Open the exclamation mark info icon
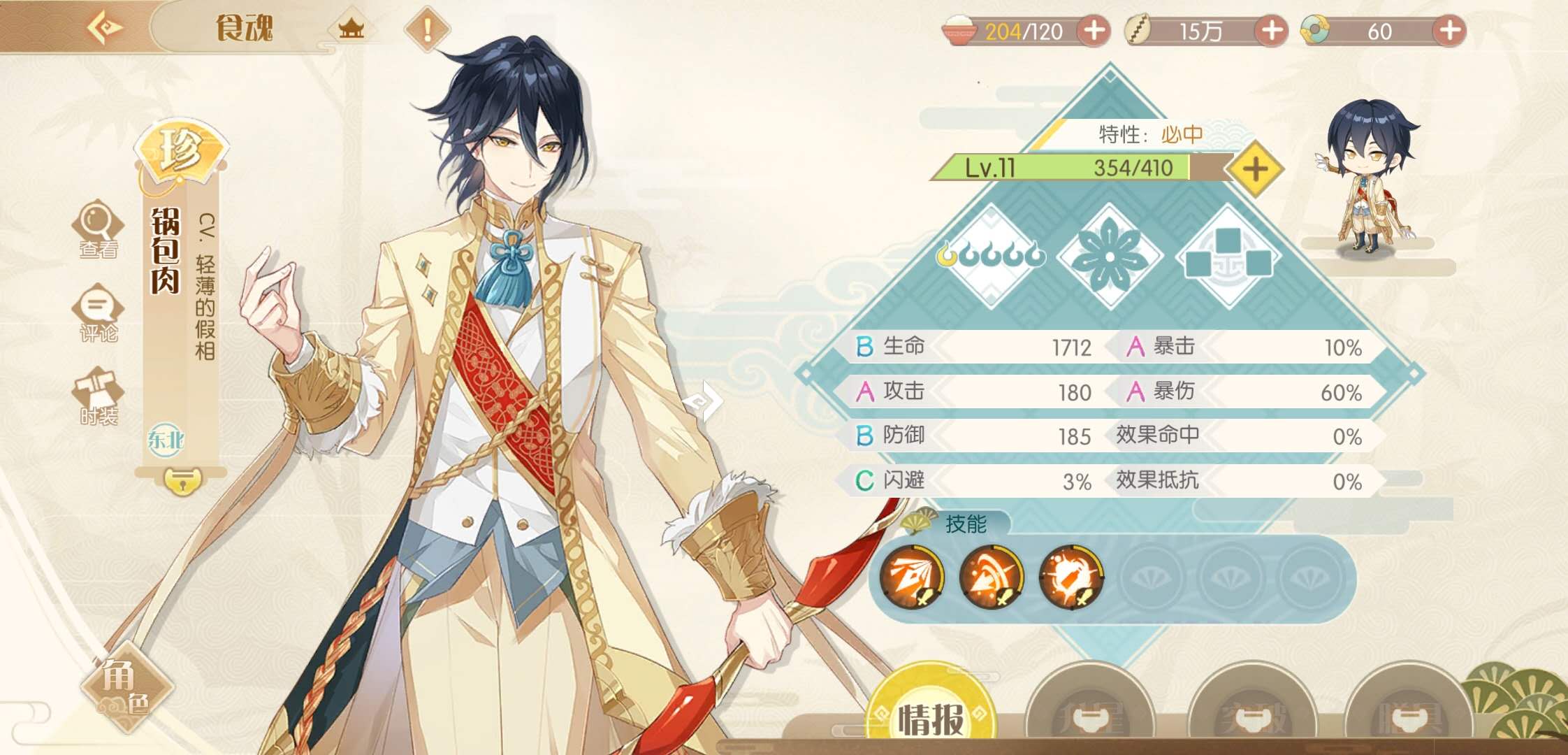The image size is (1568, 755). 427,29
